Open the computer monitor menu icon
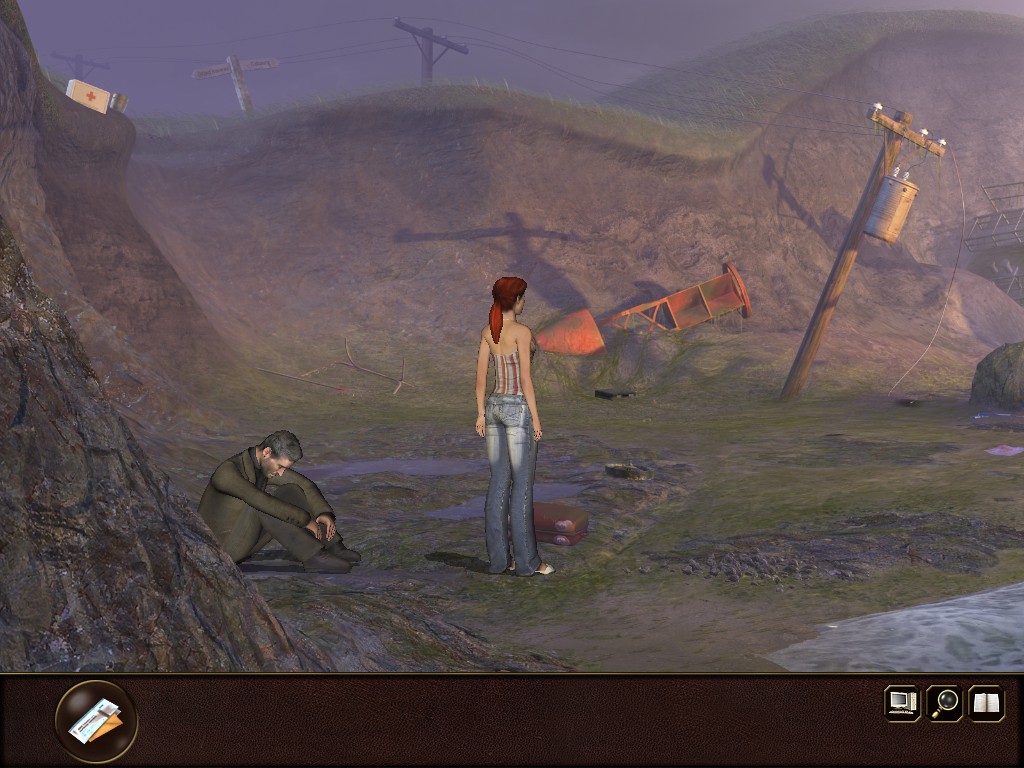The image size is (1024, 768). point(902,702)
